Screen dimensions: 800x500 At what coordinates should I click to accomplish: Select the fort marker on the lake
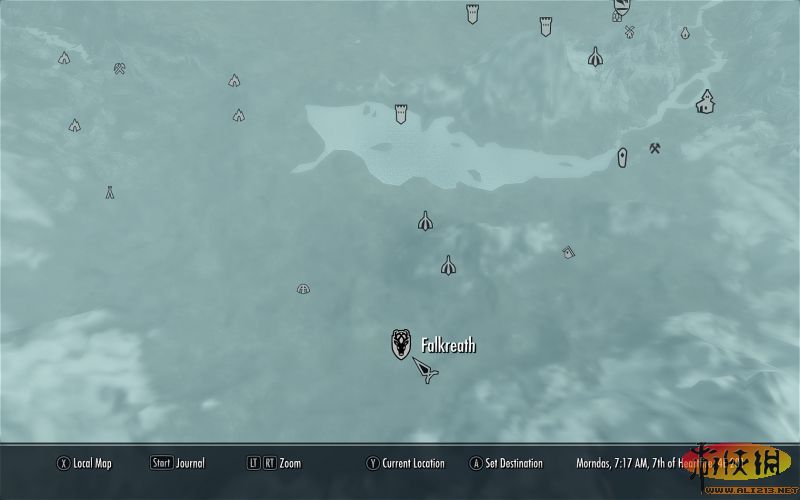[x=401, y=113]
